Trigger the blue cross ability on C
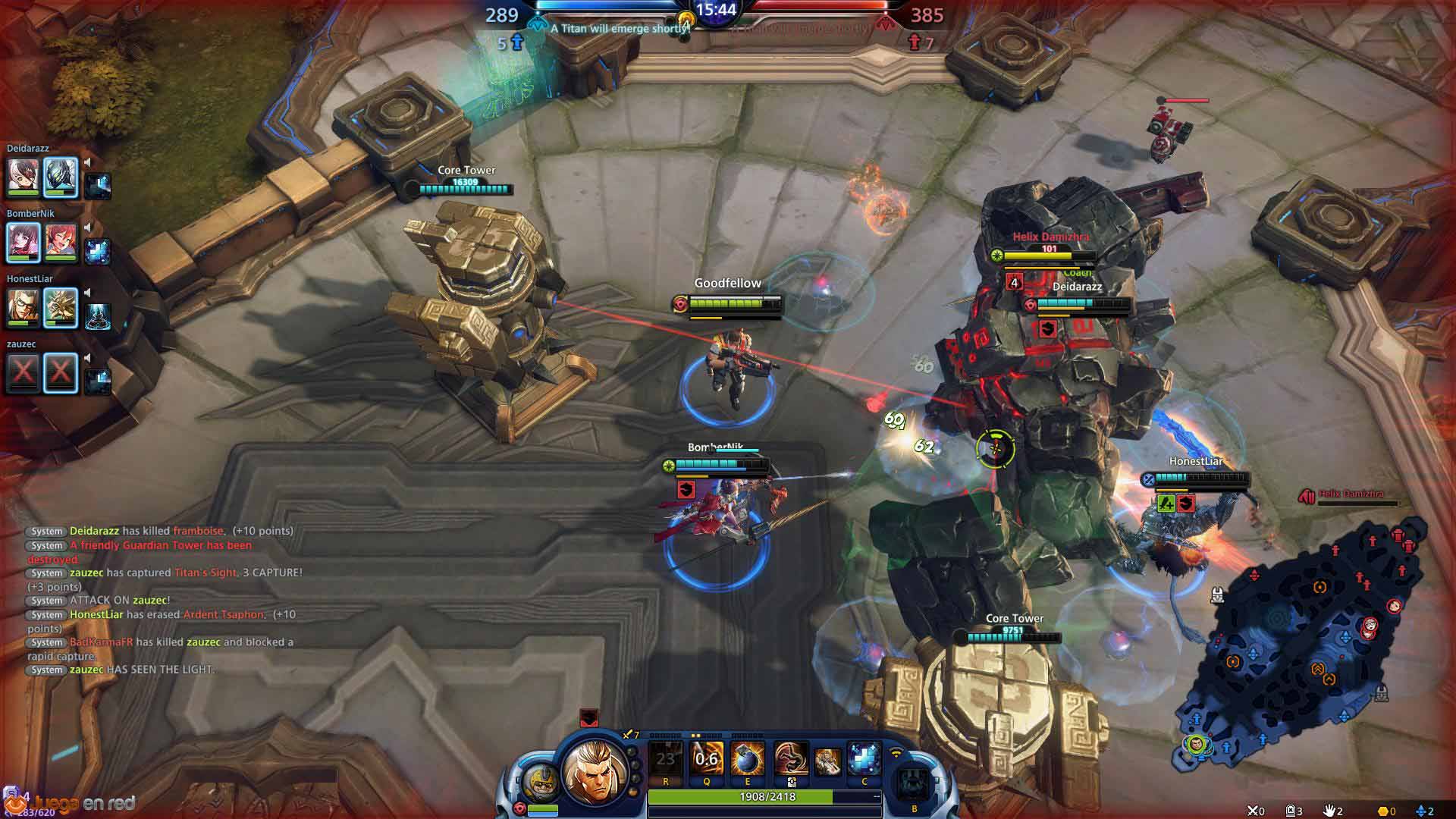 pyautogui.click(x=864, y=758)
